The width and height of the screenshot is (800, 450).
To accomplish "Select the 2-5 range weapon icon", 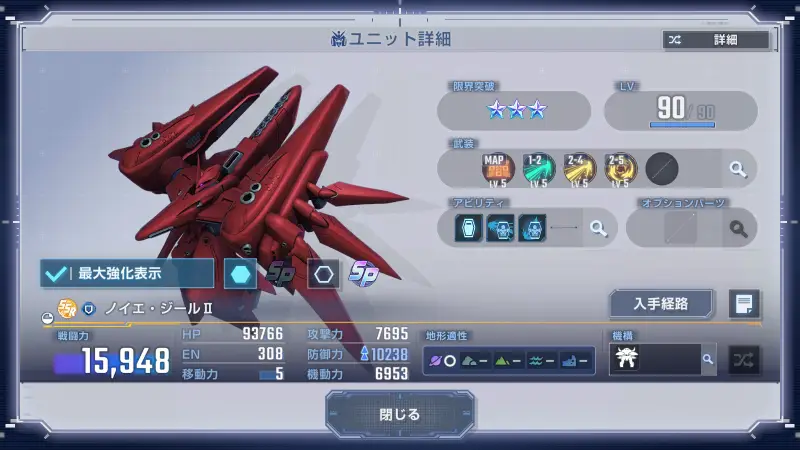I will pos(620,167).
